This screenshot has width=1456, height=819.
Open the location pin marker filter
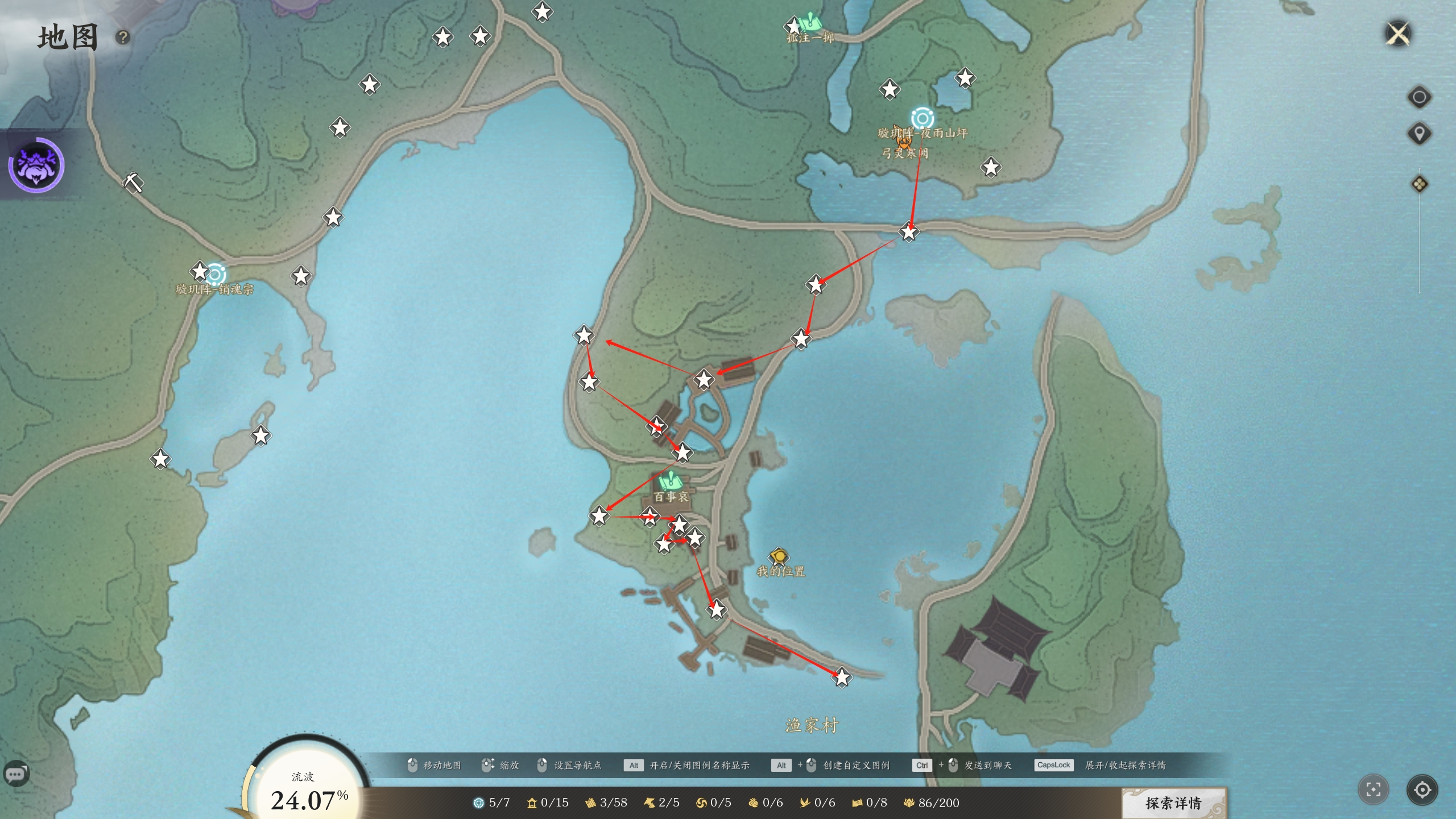1419,134
